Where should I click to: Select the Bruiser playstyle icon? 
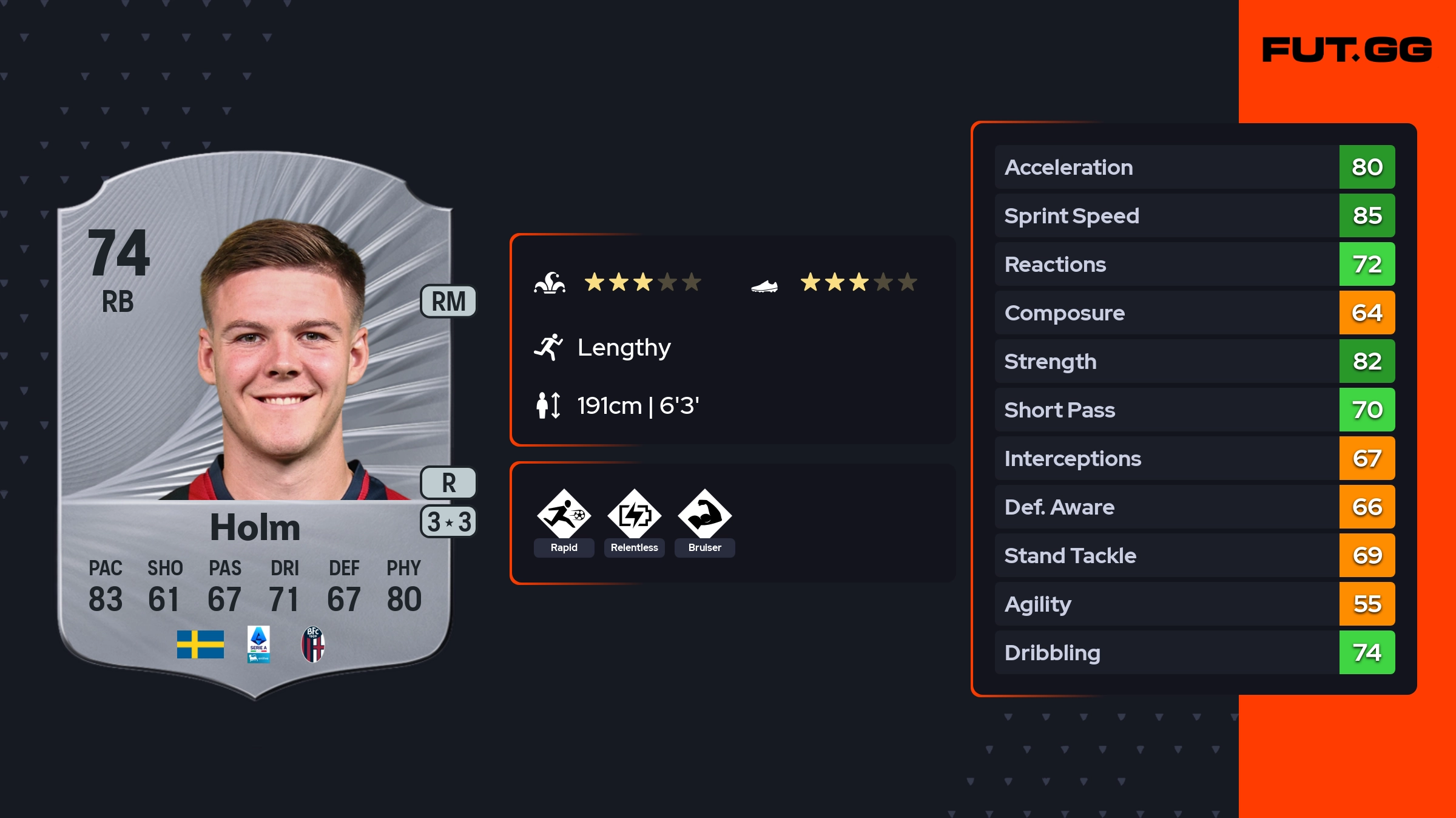(x=704, y=516)
